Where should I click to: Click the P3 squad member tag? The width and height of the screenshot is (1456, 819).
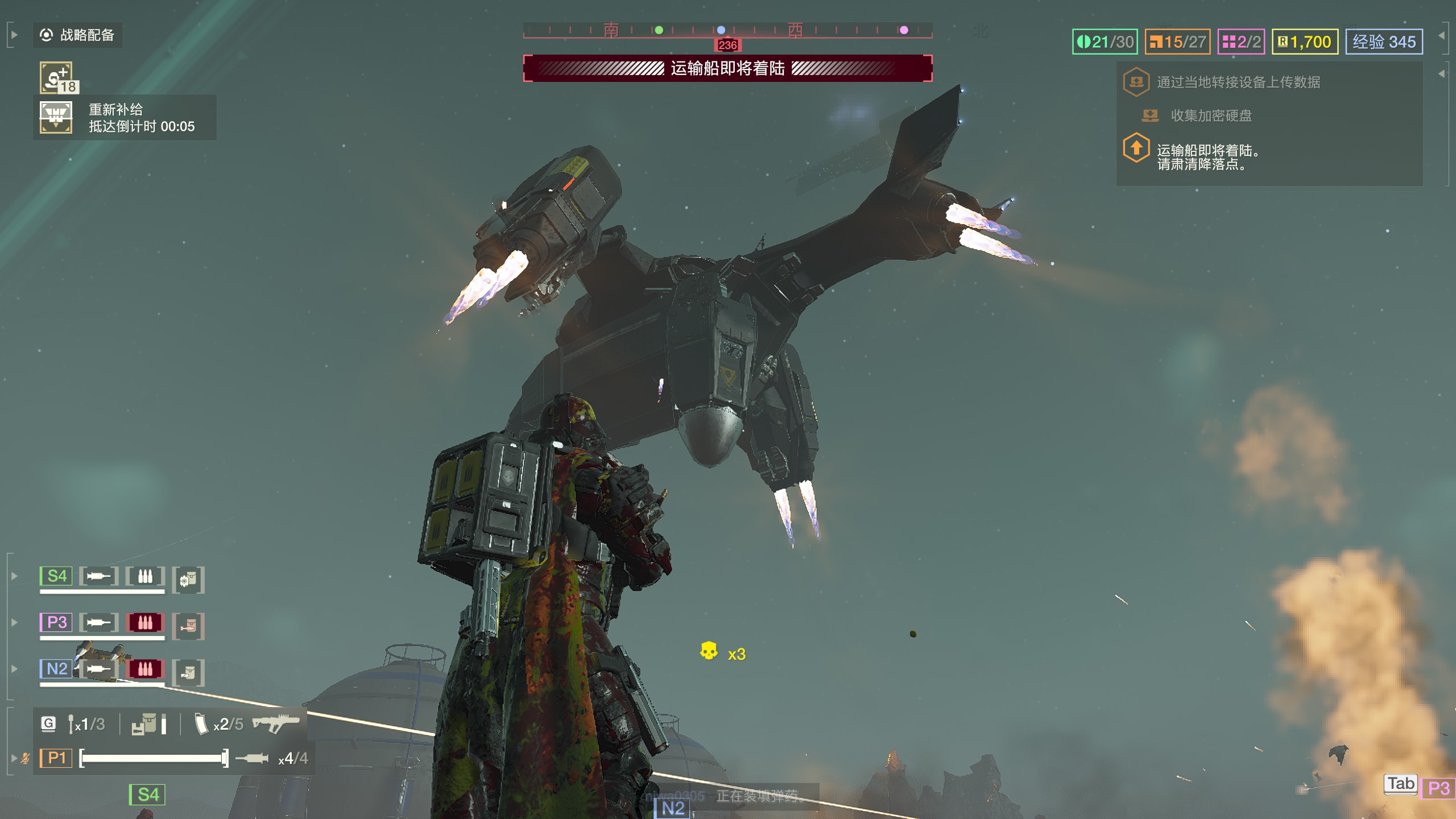coord(56,622)
